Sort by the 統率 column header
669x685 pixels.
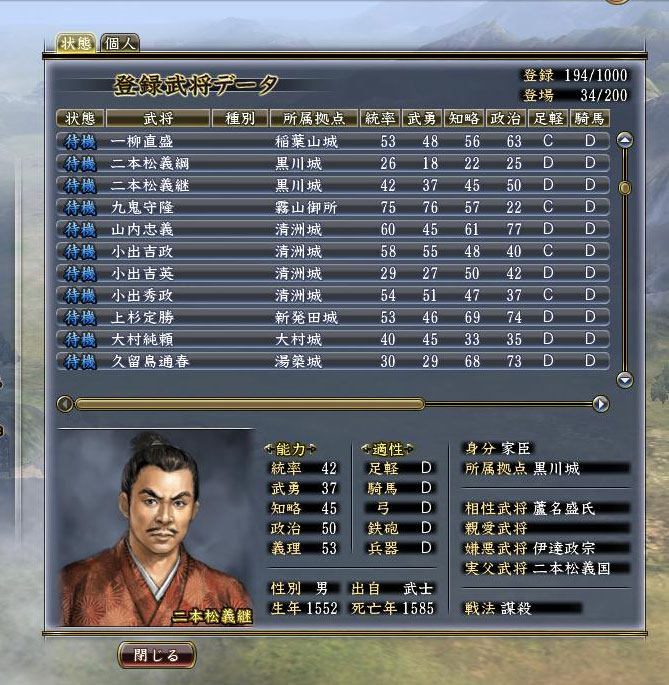coord(379,118)
